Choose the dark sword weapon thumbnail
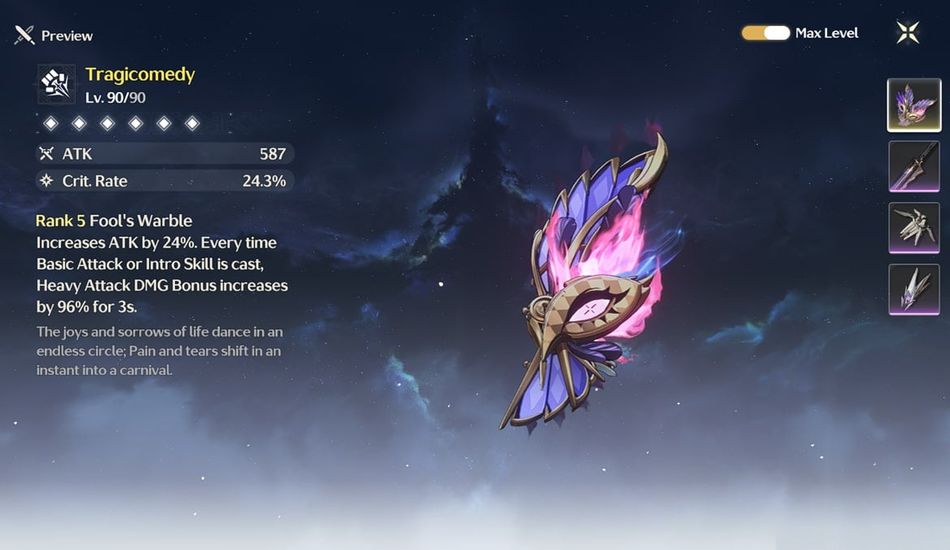The image size is (950, 550). [x=912, y=166]
